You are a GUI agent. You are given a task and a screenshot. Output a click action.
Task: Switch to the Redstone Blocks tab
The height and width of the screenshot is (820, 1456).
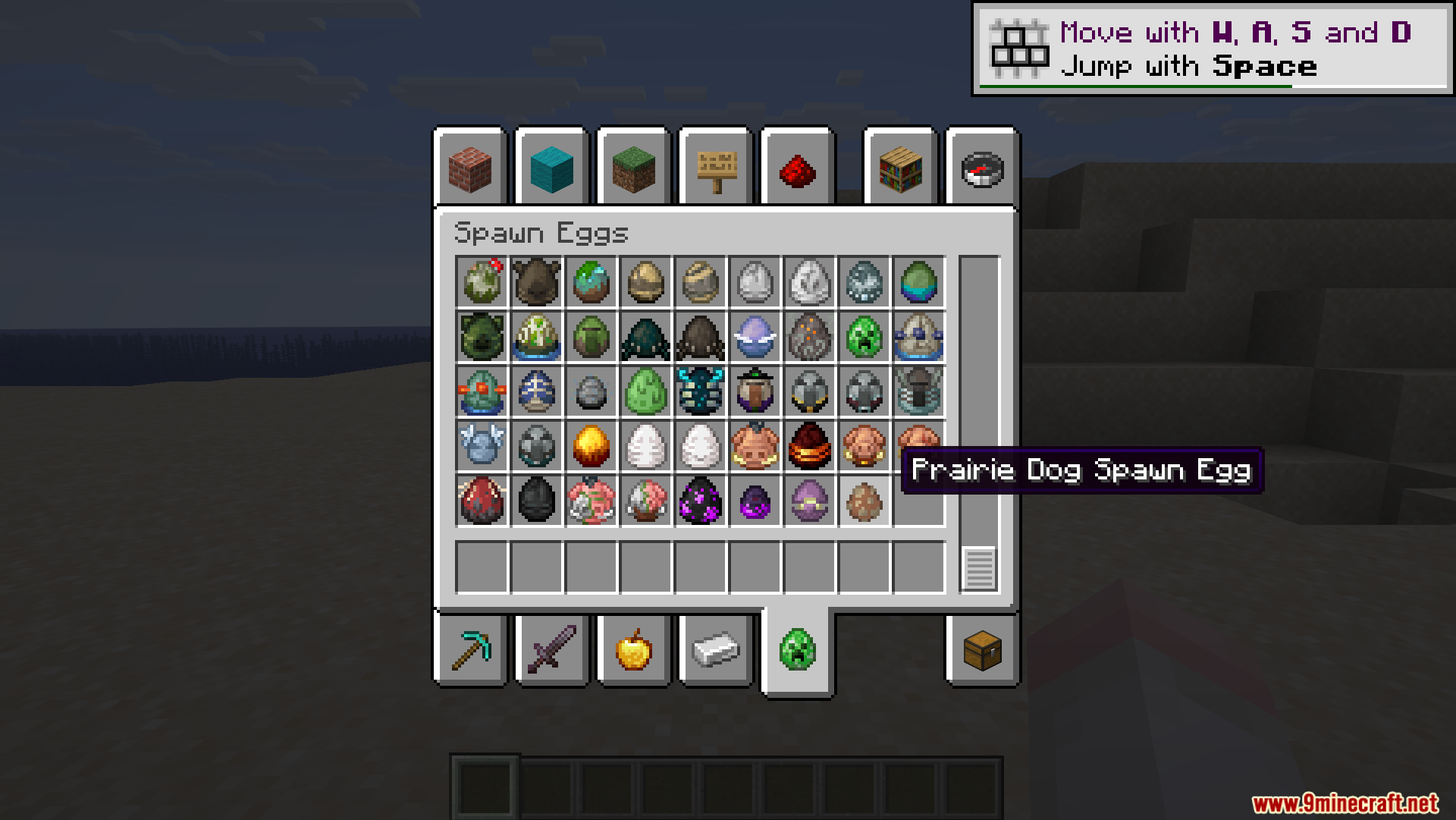[797, 170]
